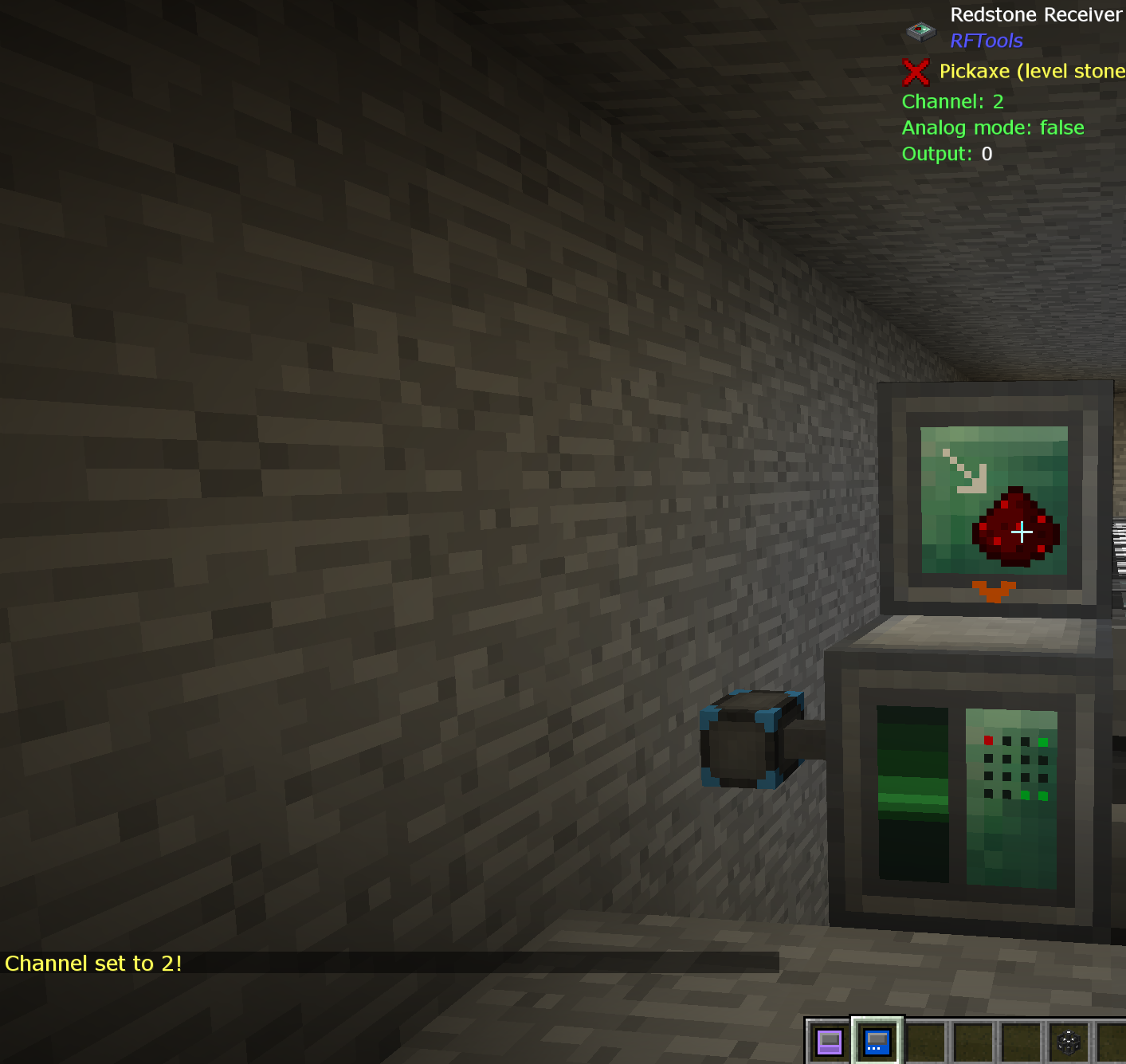Image resolution: width=1126 pixels, height=1064 pixels.
Task: Open the Output: 0 readout
Action: pyautogui.click(x=944, y=154)
